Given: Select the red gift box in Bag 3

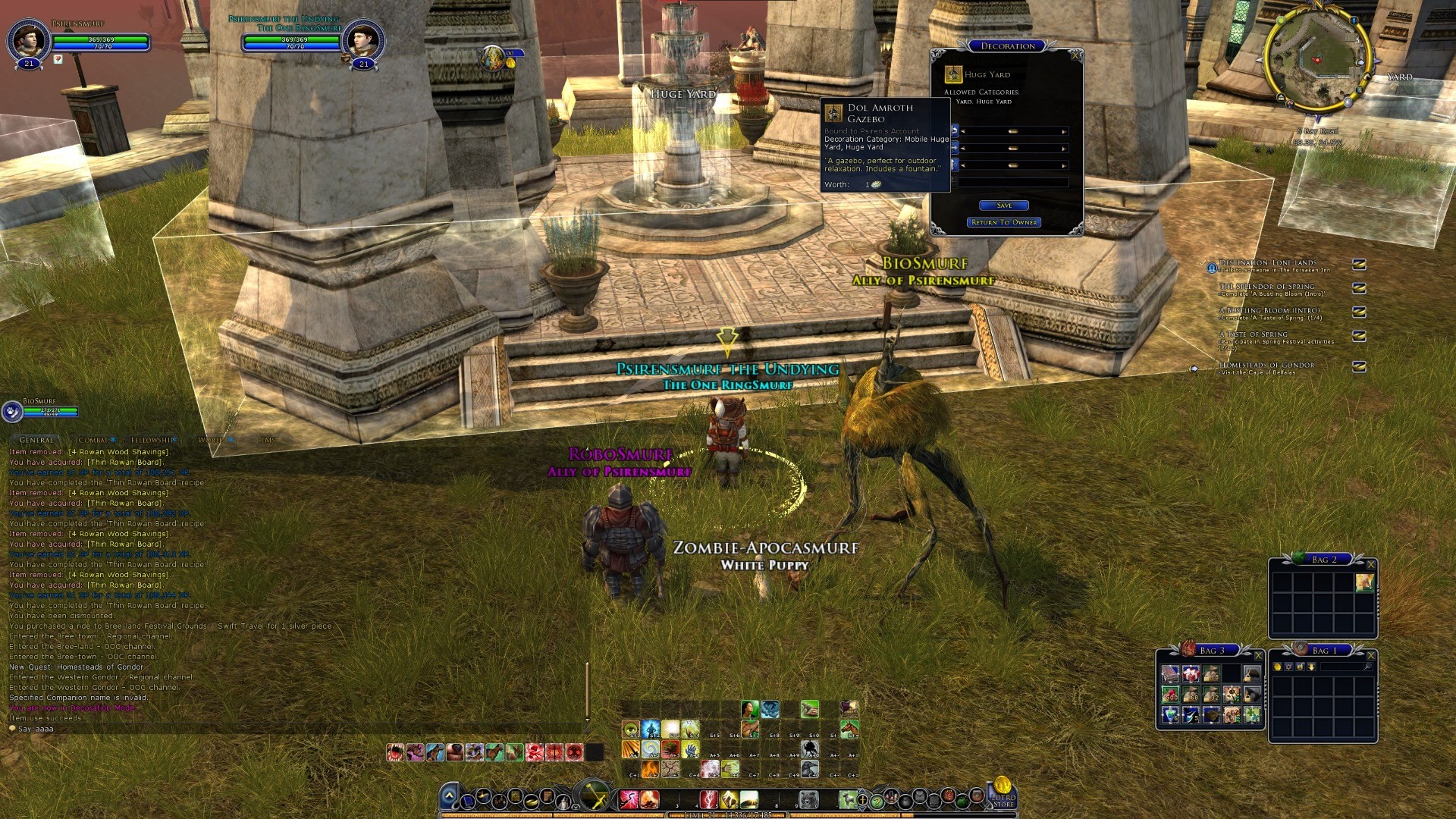Looking at the screenshot, I should tap(1191, 673).
